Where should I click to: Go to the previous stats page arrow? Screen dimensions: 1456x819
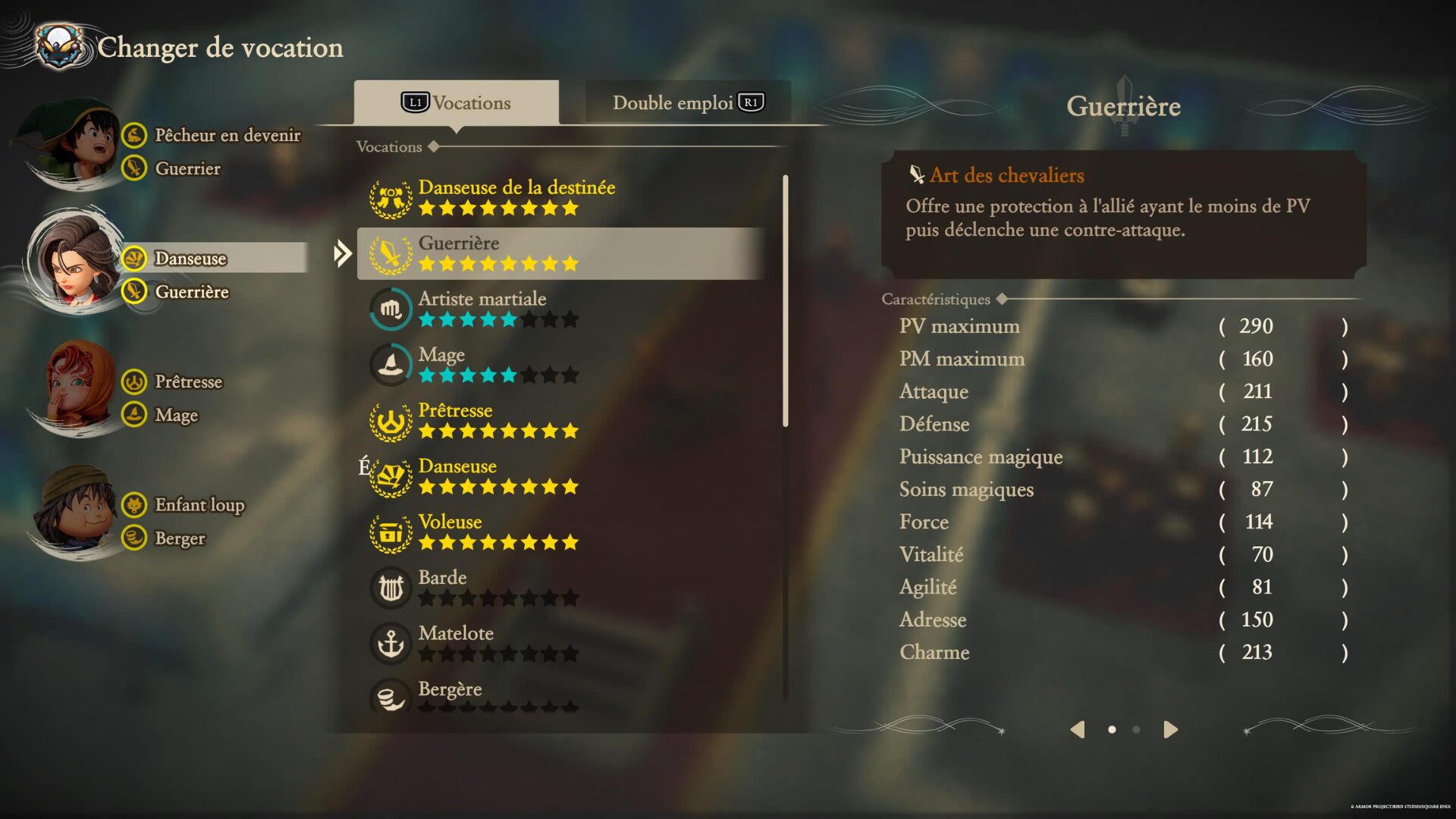click(1077, 730)
